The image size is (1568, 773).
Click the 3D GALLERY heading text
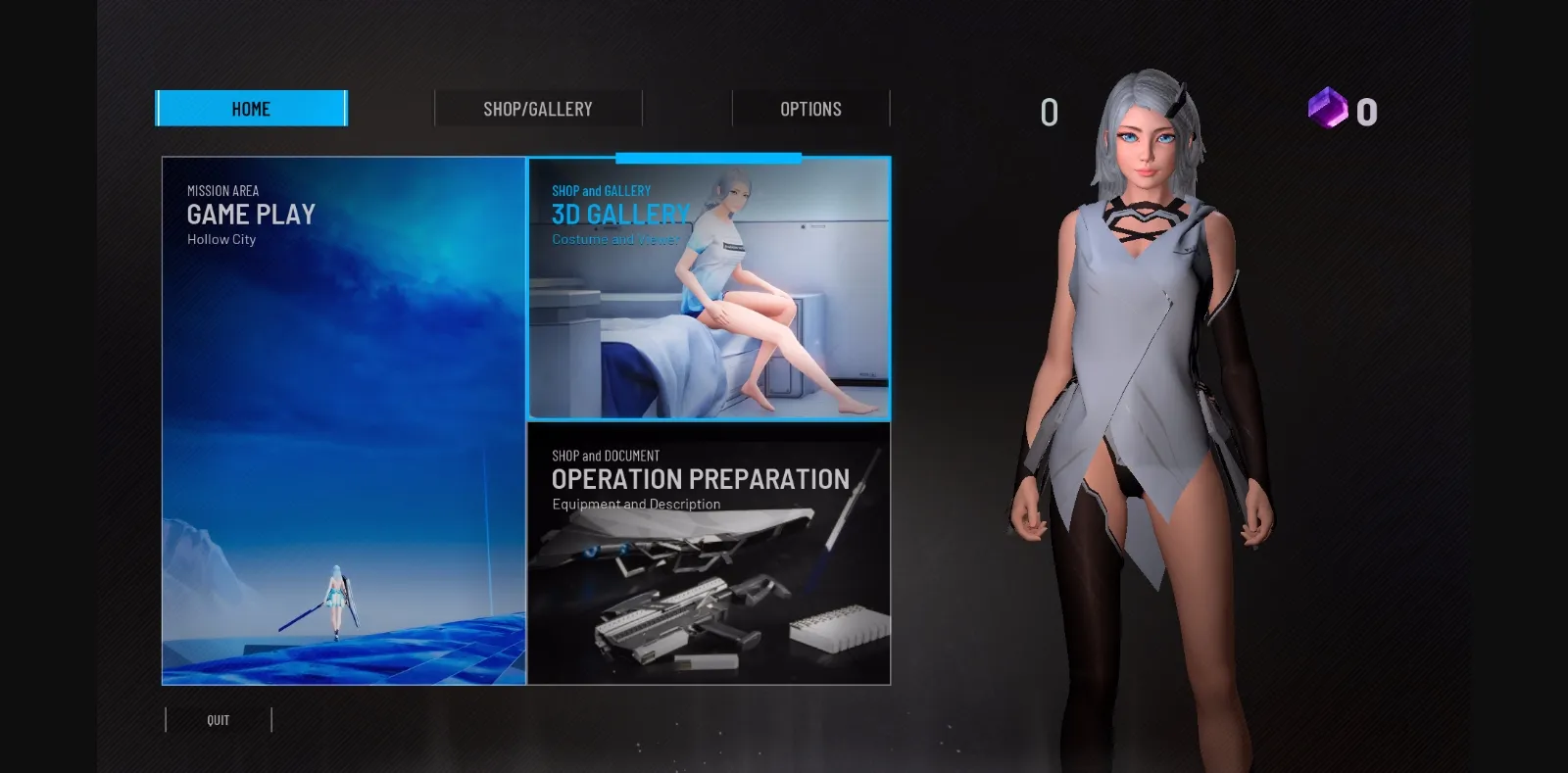tap(623, 214)
